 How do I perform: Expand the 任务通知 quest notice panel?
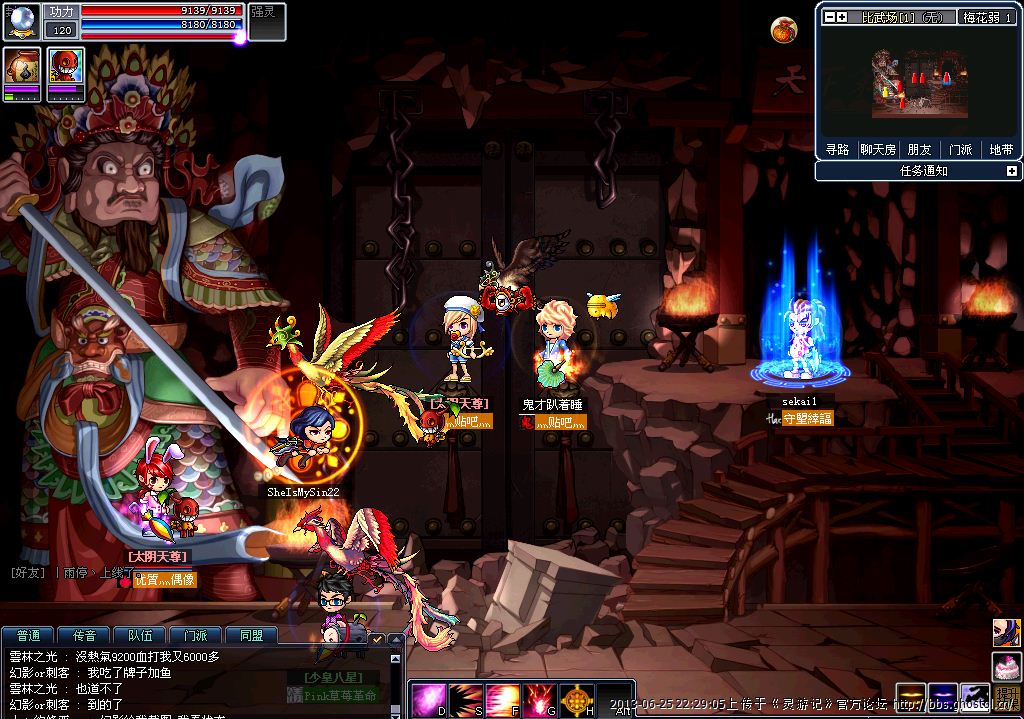[x=1011, y=171]
